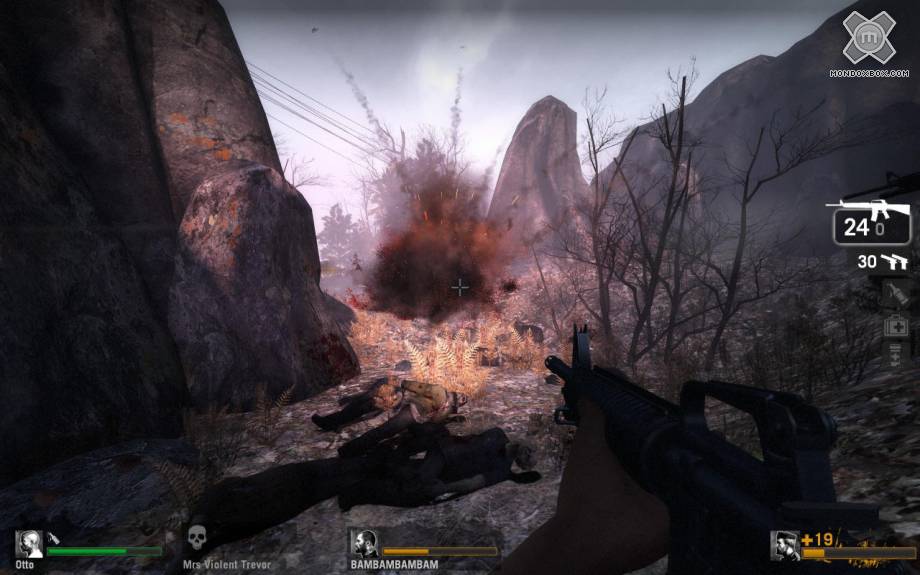
Task: Click Mrs Violent Trevor's skull icon
Action: coord(197,538)
